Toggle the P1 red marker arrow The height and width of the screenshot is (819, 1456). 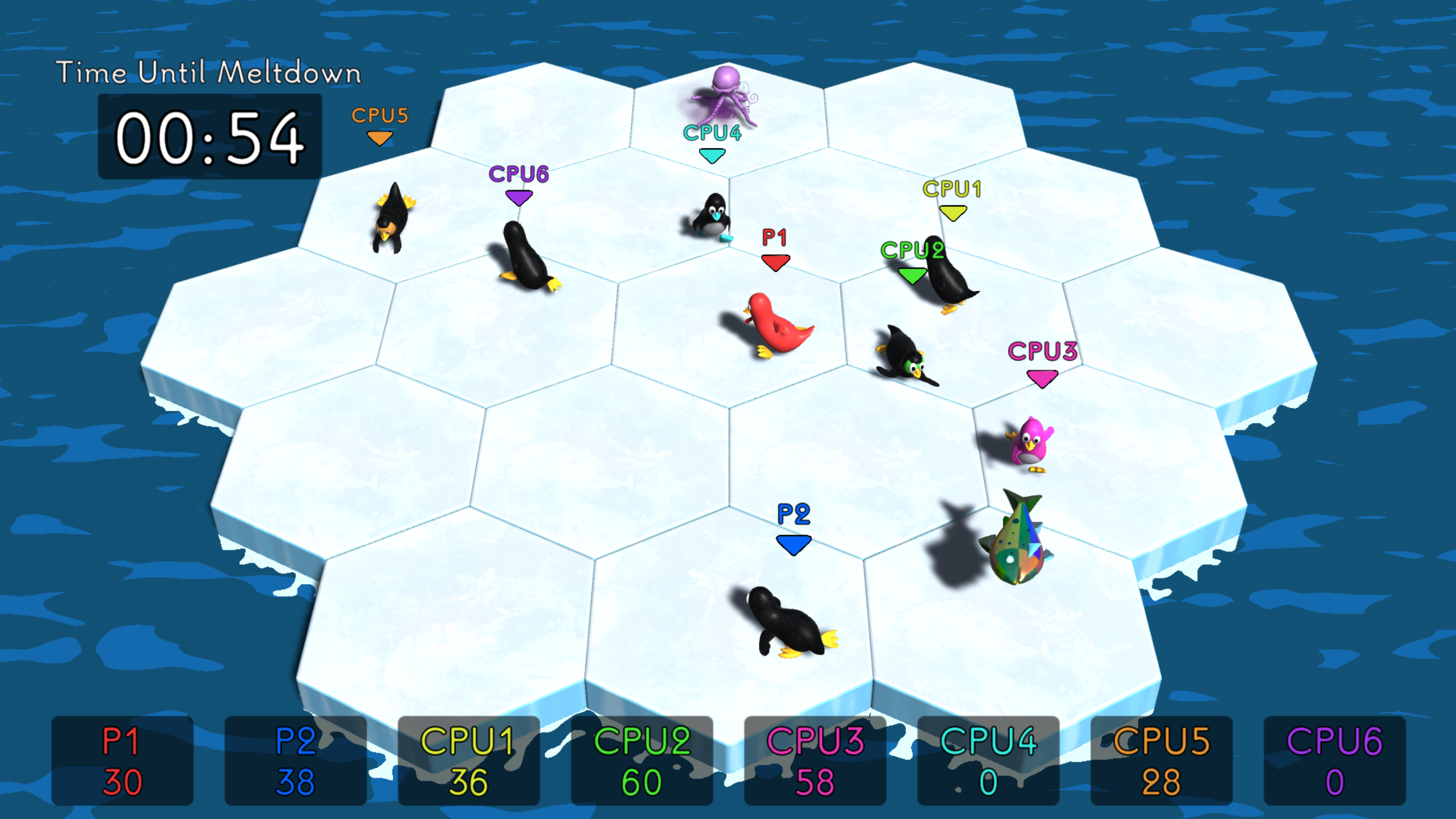tap(775, 261)
